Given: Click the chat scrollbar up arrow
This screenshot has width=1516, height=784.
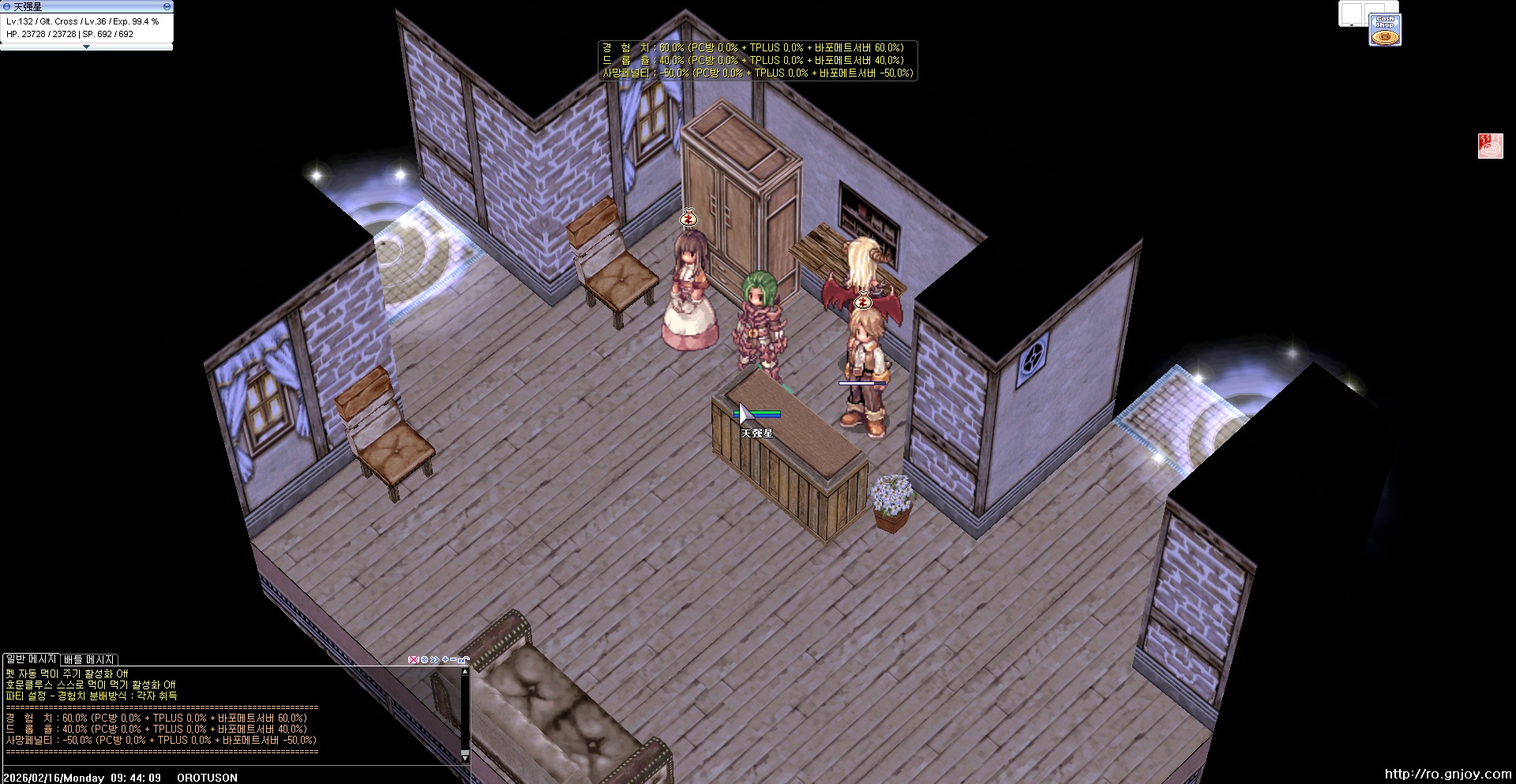Looking at the screenshot, I should click(x=465, y=672).
